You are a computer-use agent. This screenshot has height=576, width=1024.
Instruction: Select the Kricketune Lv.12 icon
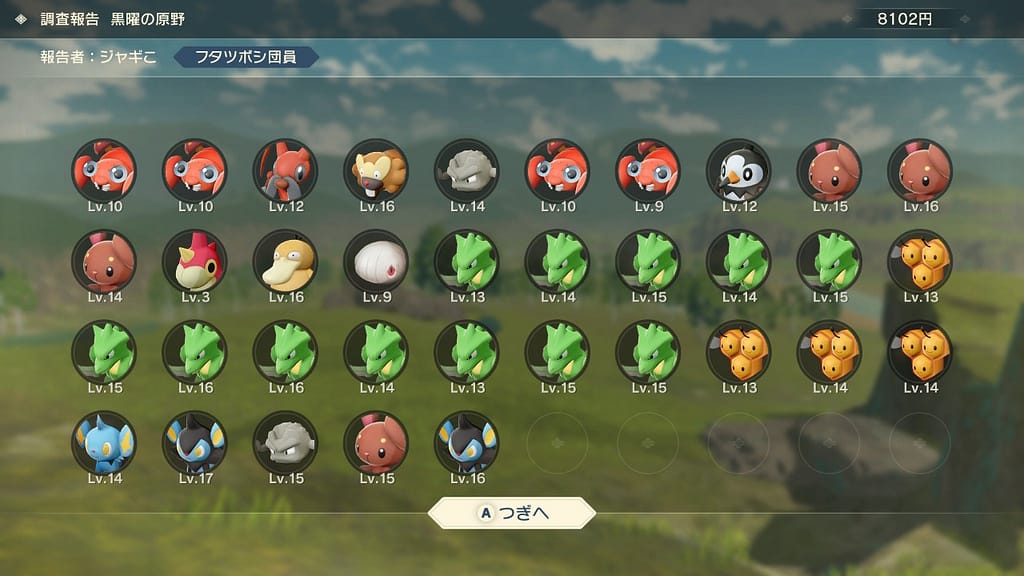[285, 171]
